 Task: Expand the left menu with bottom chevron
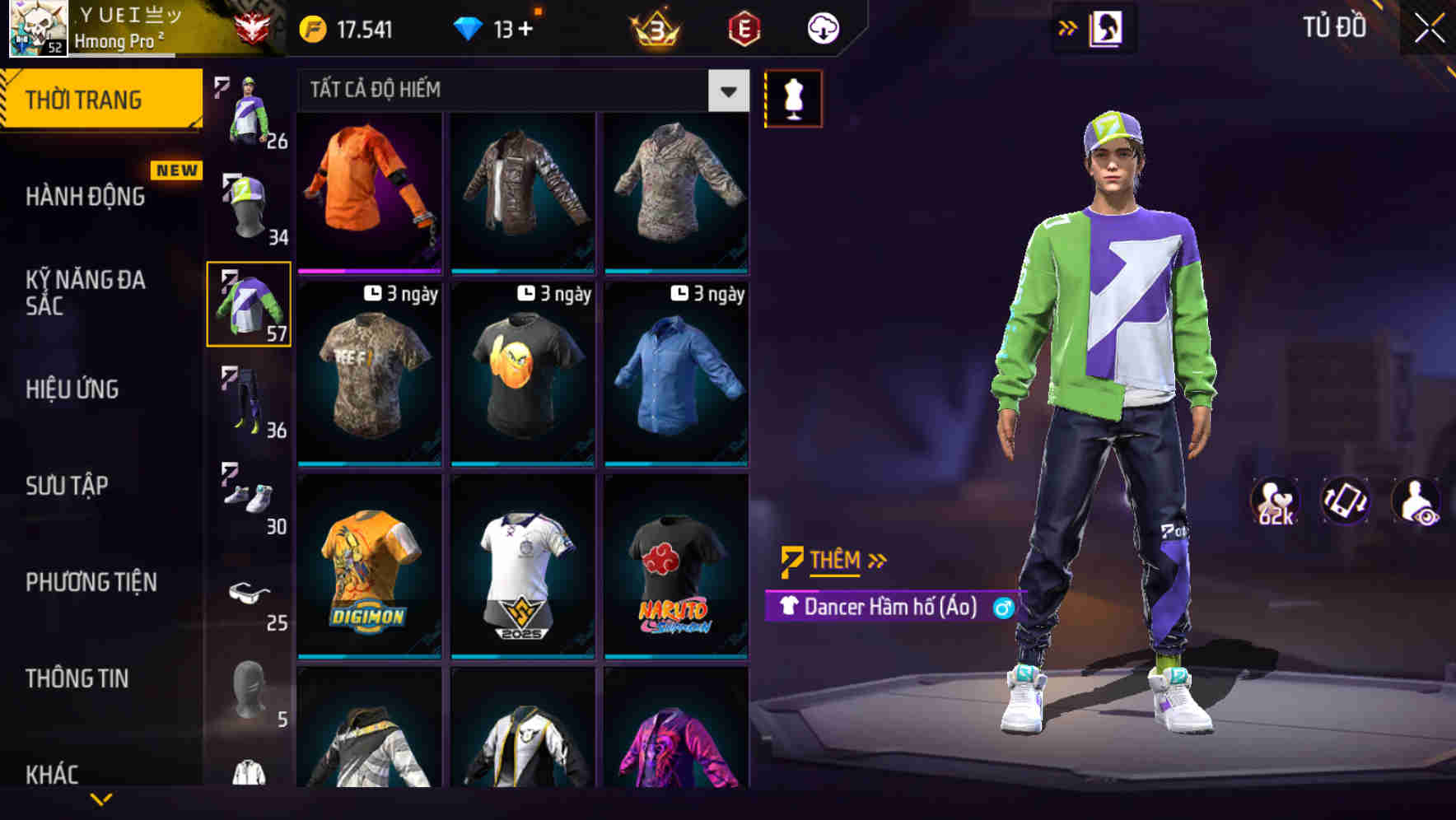[101, 797]
